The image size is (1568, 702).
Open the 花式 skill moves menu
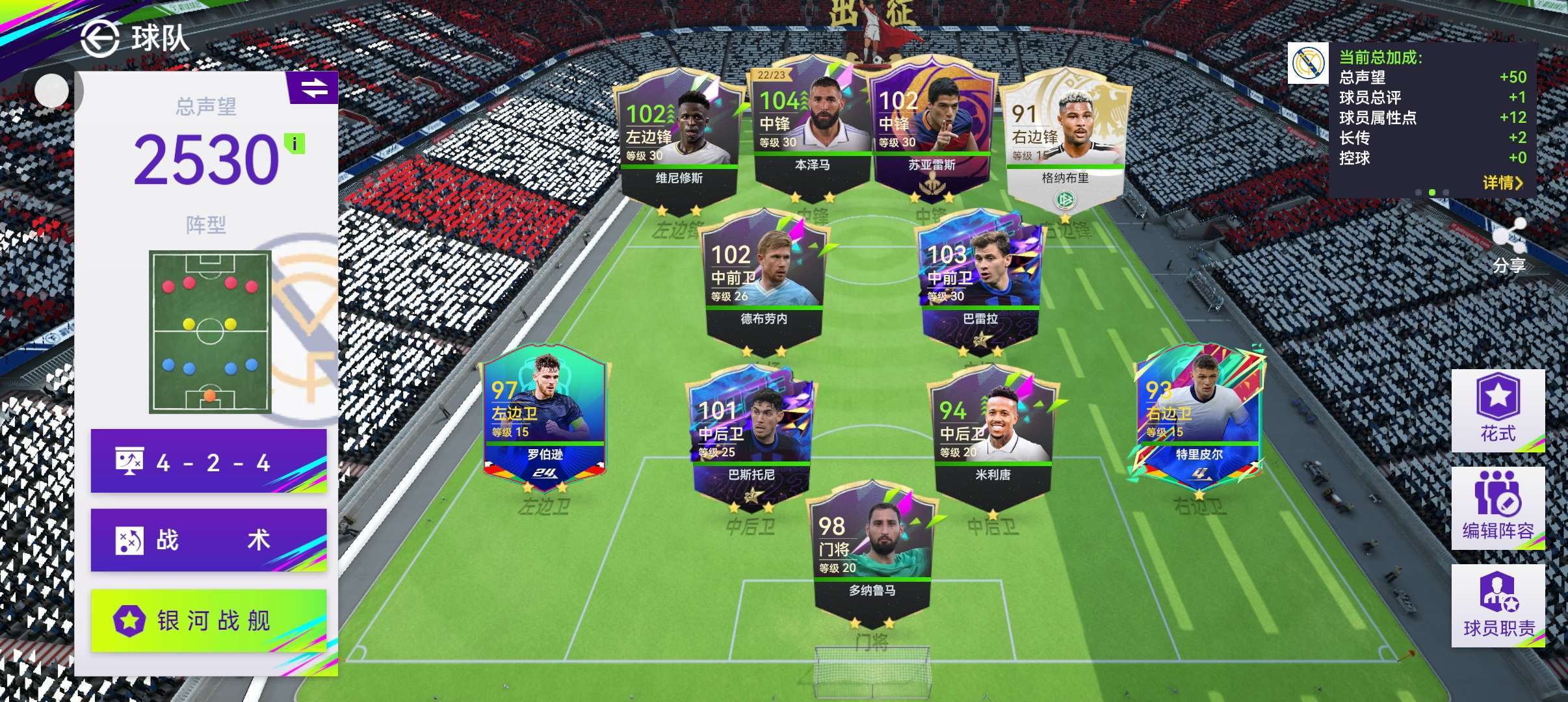1498,410
